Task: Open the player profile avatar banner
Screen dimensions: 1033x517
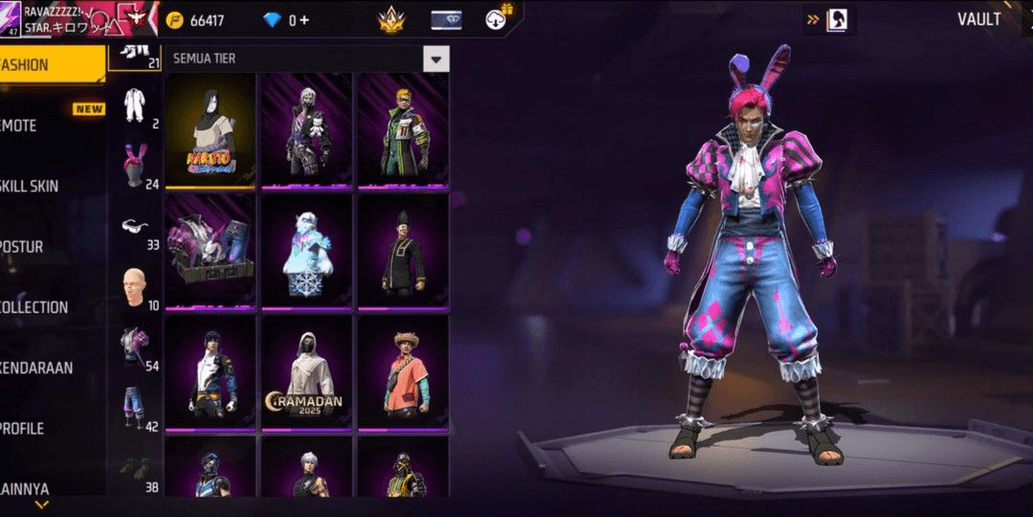Action: (80, 18)
